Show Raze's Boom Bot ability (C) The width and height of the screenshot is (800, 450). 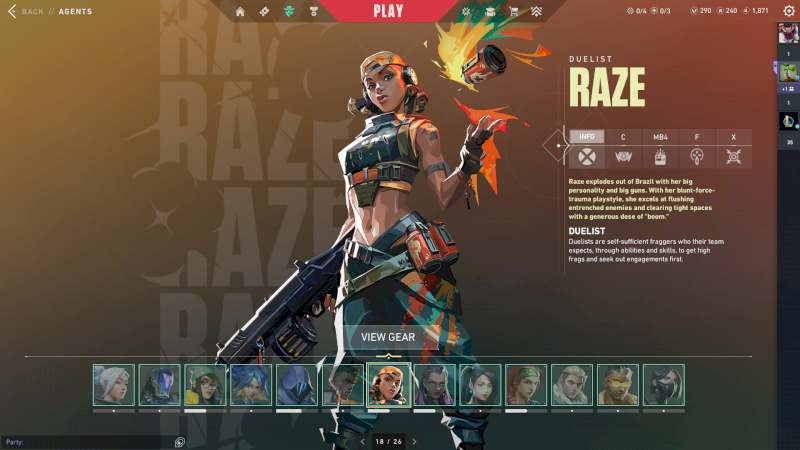click(623, 136)
